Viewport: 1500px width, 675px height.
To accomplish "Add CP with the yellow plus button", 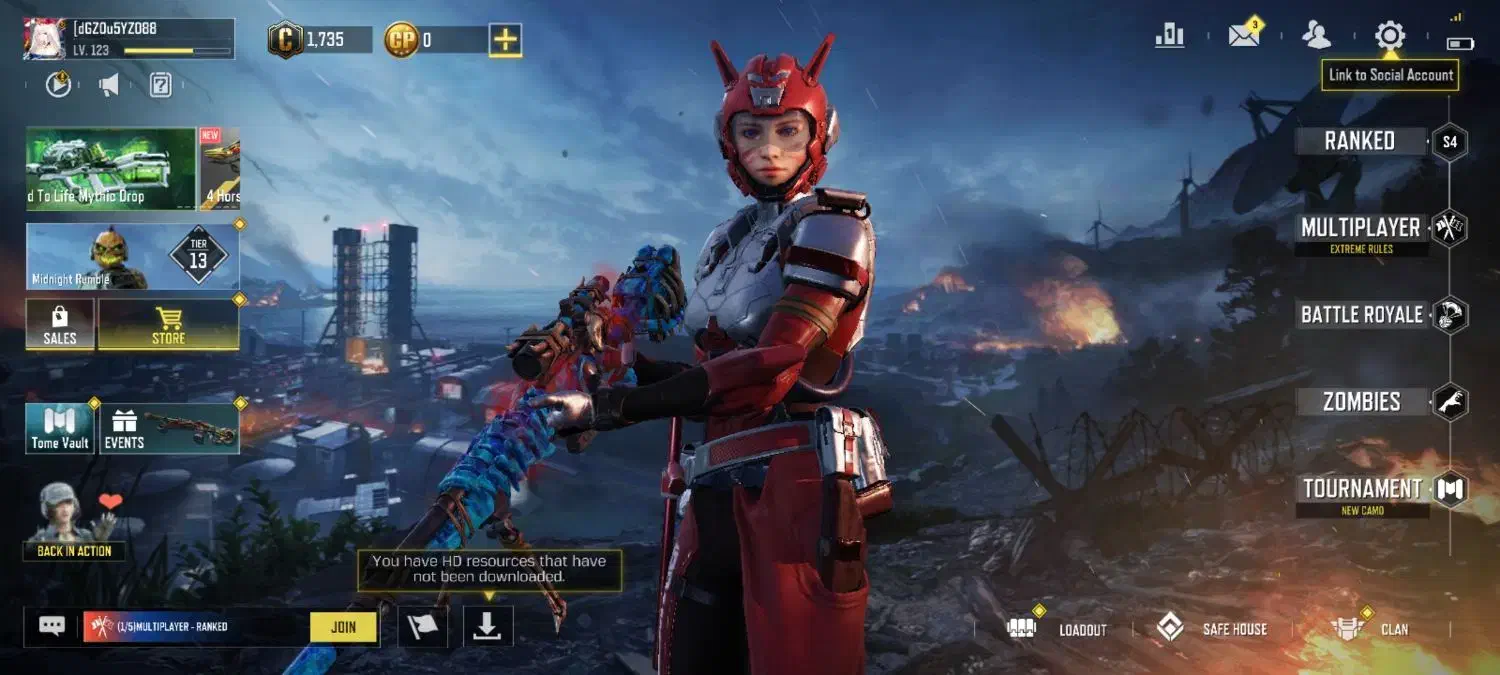I will 505,40.
